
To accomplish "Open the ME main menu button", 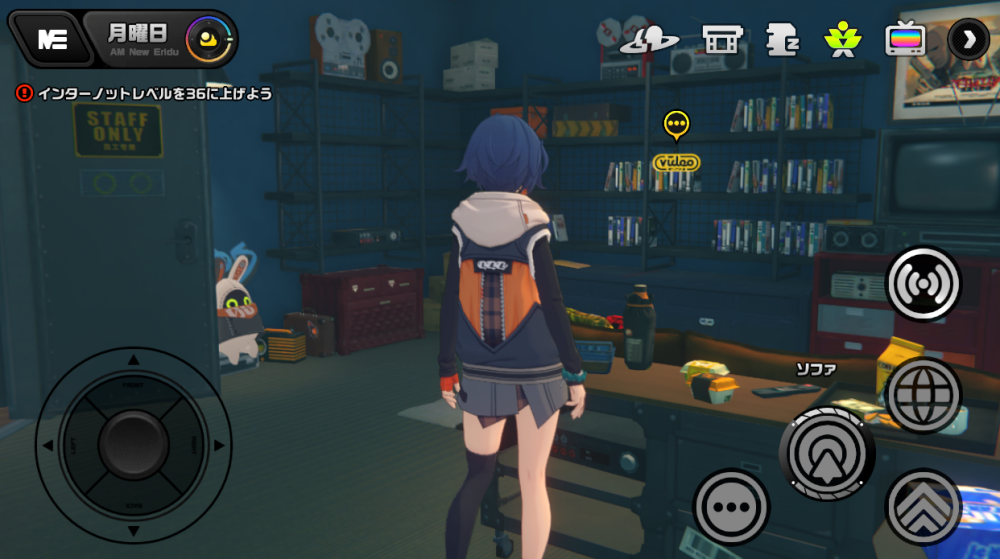I will (x=46, y=38).
